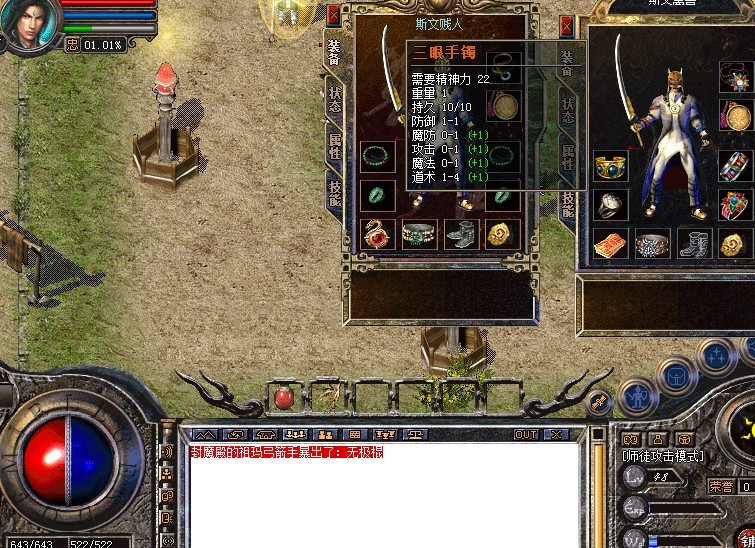Switch to 状态 tab in 斯文贱人 panel
This screenshot has width=755, height=548.
pos(334,99)
